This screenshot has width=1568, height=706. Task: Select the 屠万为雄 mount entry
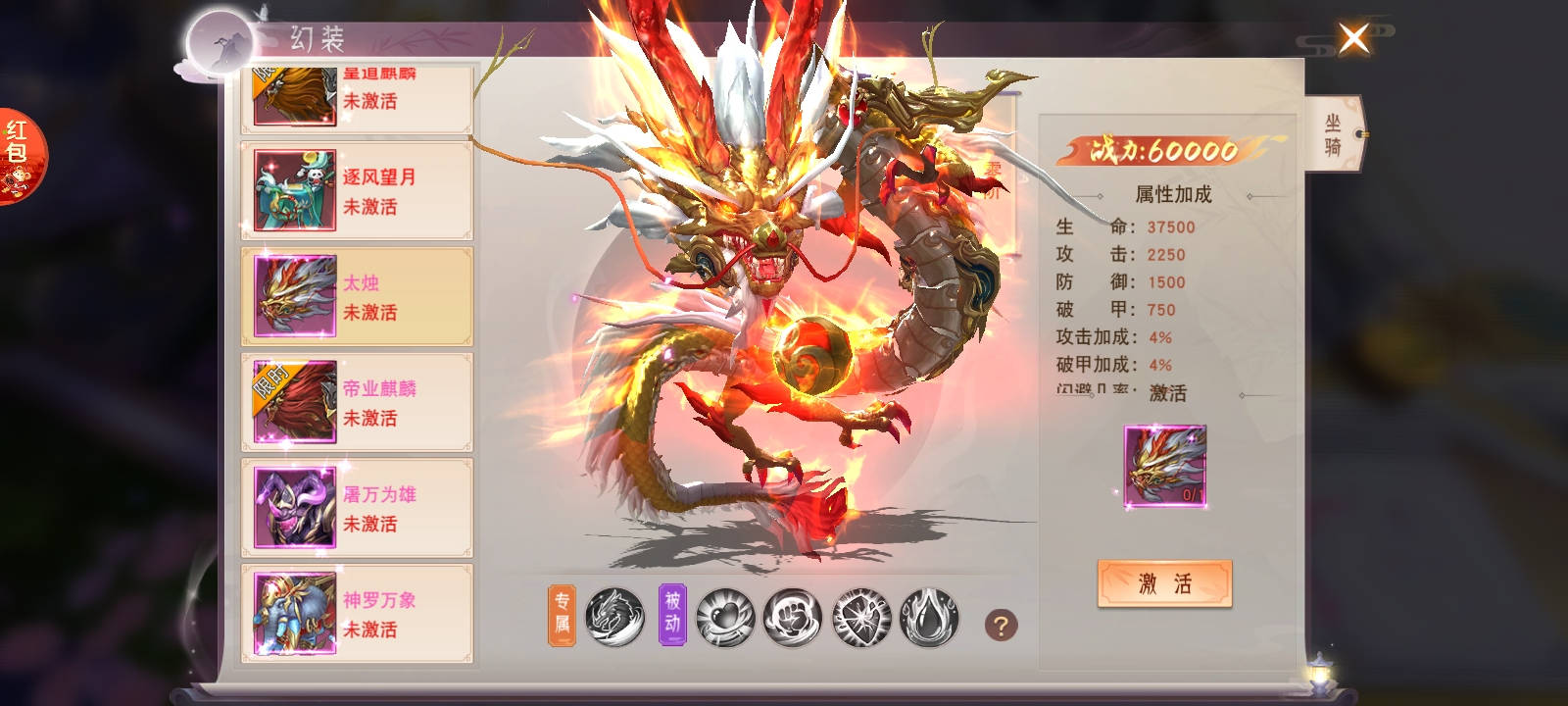point(358,508)
